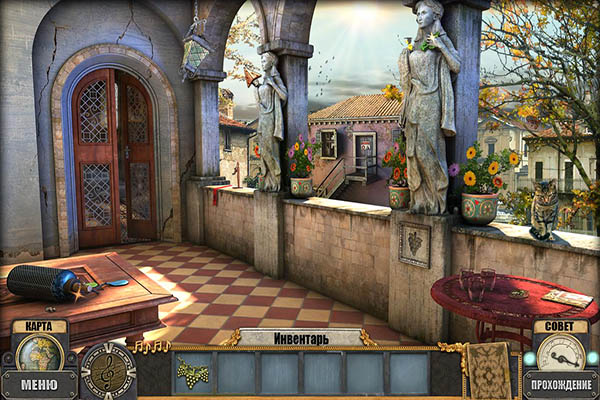Open the ornate tapestry slot beside inventory
Screen dimensions: 600x400
pyautogui.click(x=492, y=369)
